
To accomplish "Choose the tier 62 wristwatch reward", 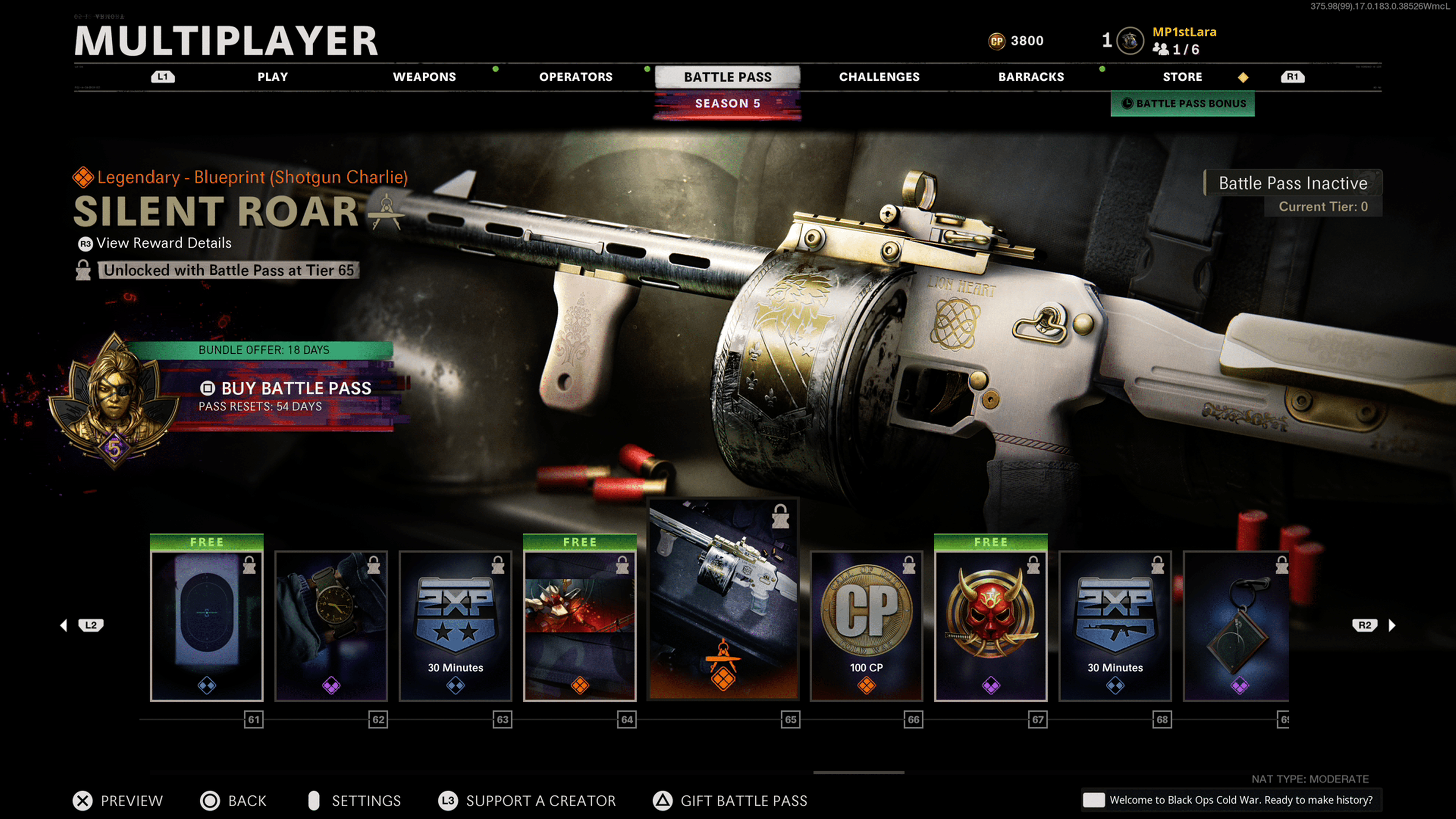I will [331, 625].
